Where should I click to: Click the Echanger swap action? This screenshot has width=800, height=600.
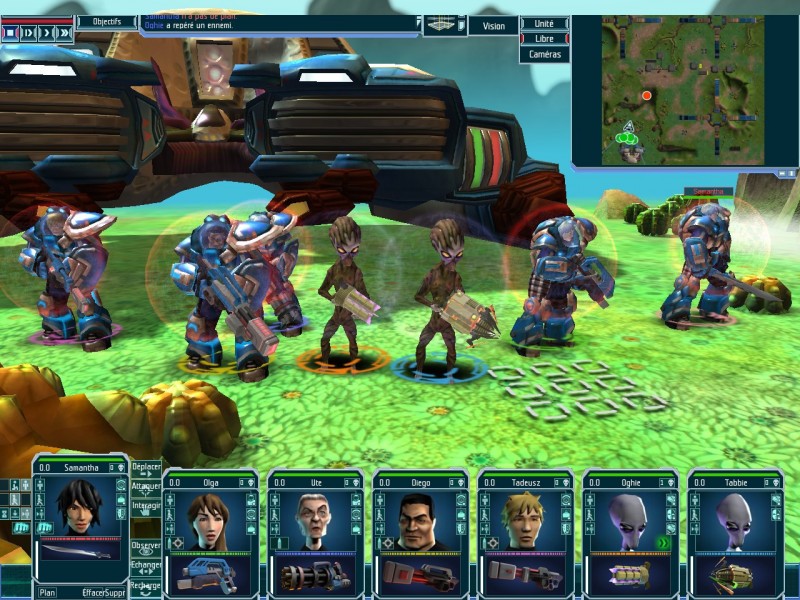[x=146, y=567]
